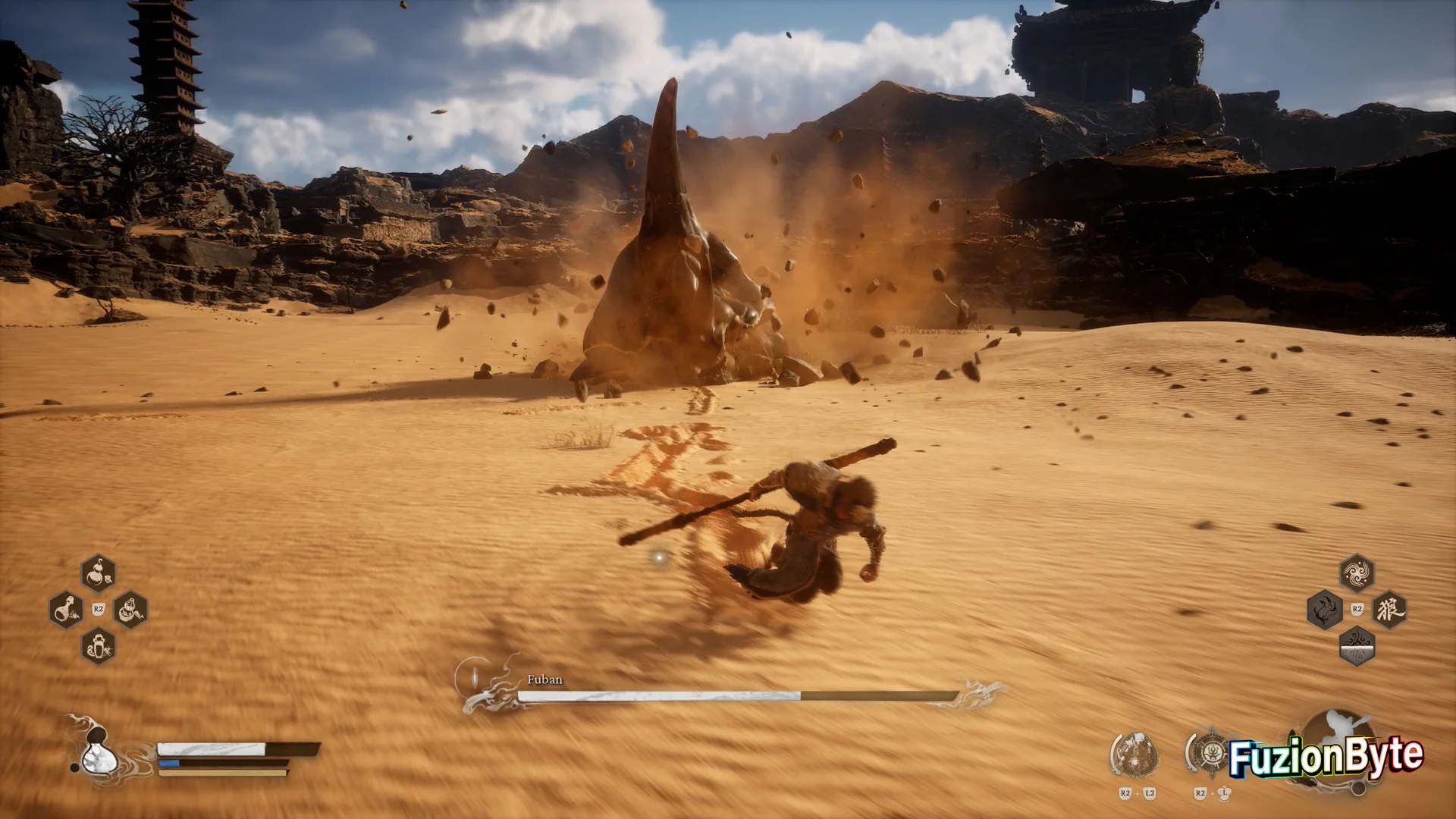The height and width of the screenshot is (819, 1456).
Task: Activate the round spirit skill medallion
Action: (x=1135, y=752)
